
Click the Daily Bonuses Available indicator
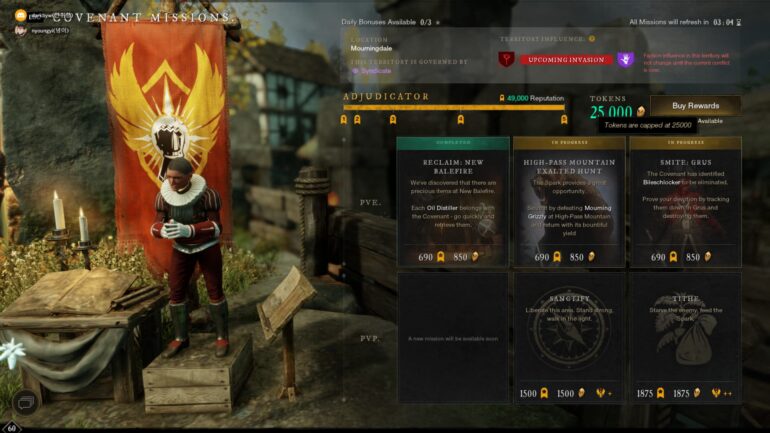391,21
